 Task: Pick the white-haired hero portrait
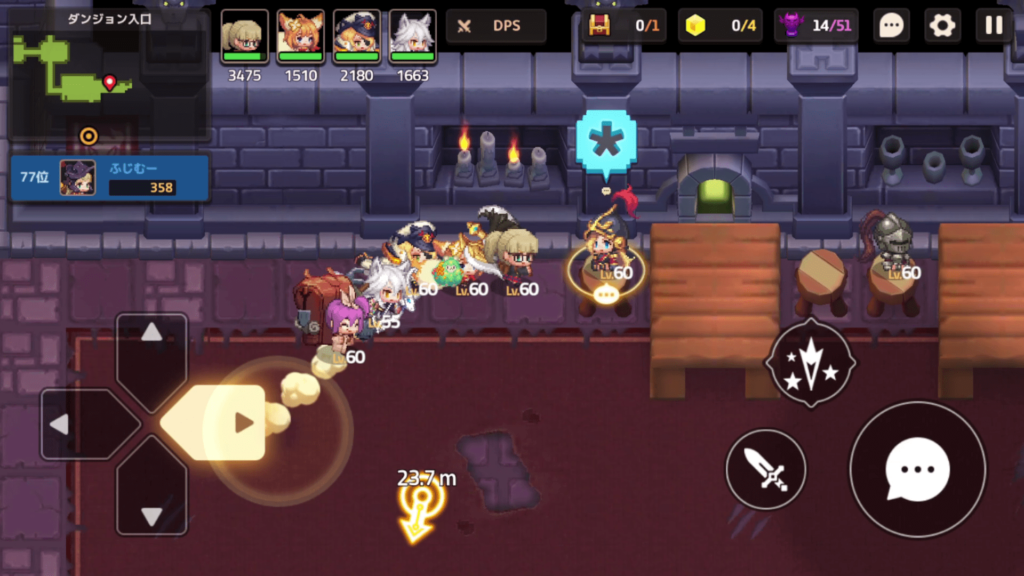[412, 37]
